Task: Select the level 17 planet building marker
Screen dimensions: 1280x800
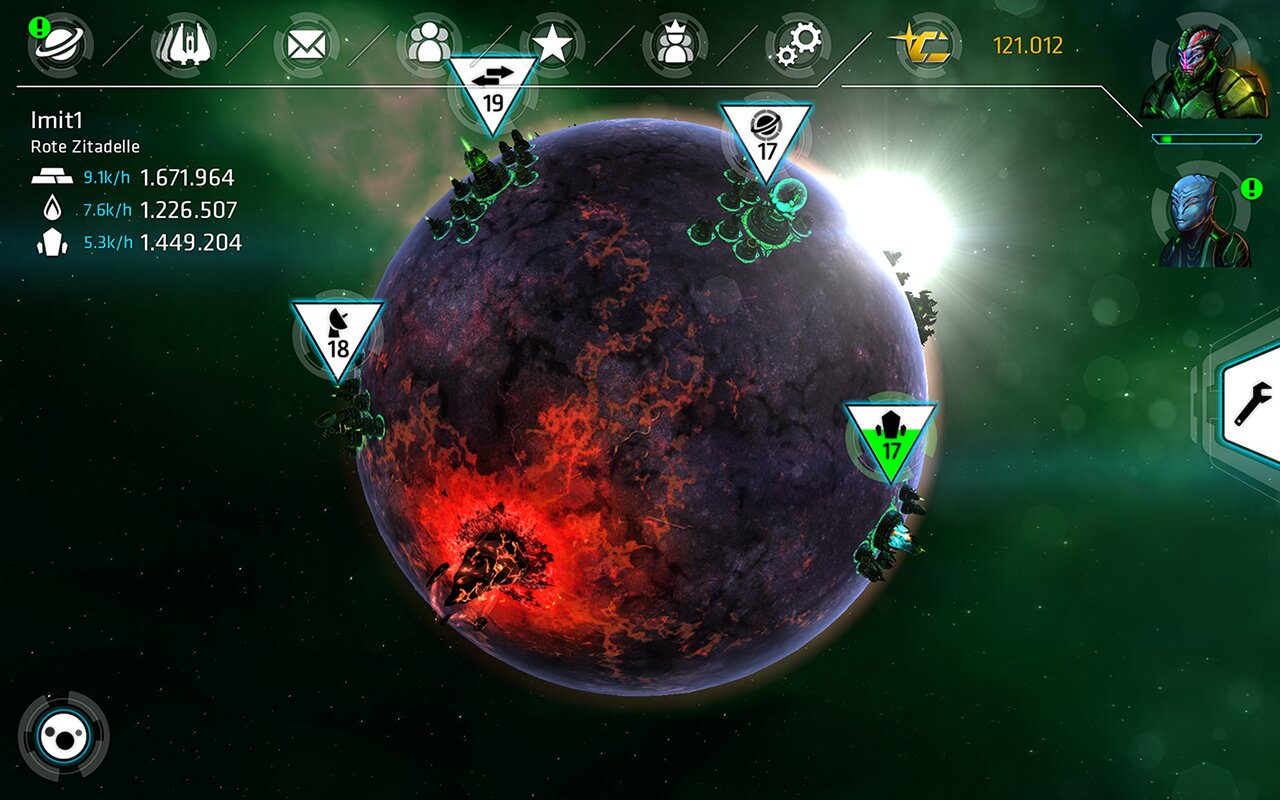Action: [x=766, y=138]
